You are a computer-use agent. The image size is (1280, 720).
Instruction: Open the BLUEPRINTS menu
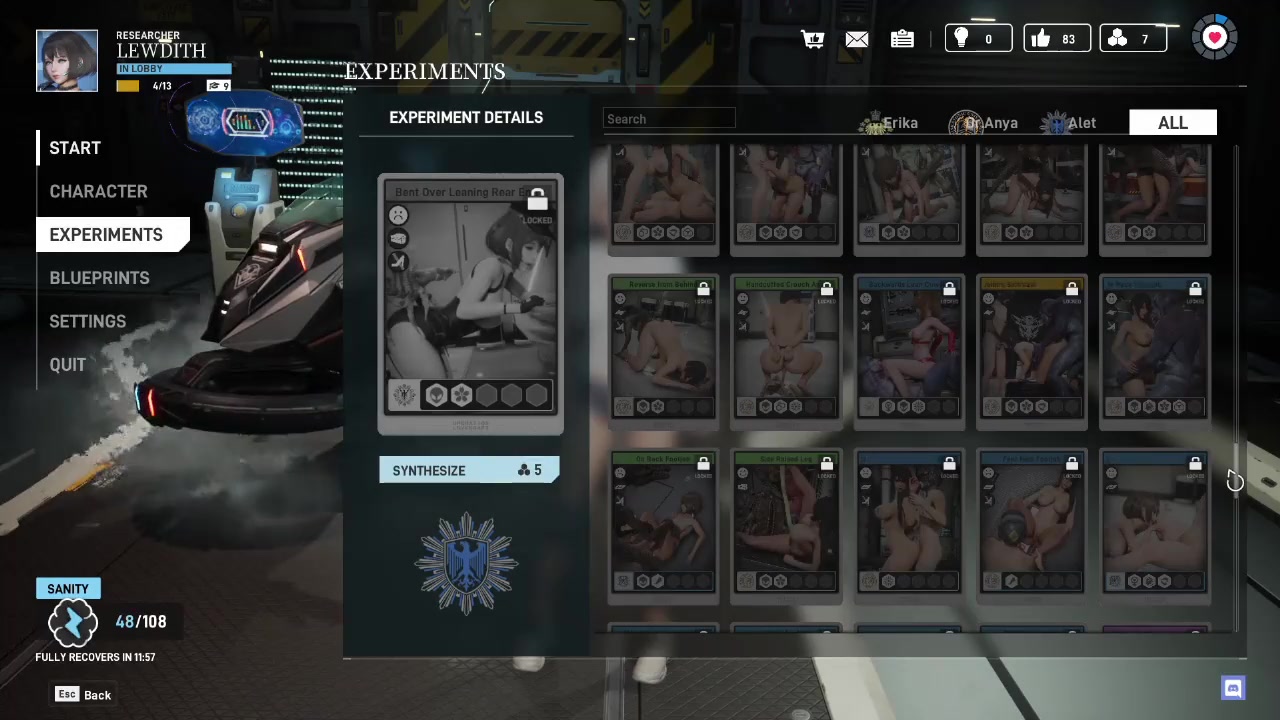(x=99, y=278)
